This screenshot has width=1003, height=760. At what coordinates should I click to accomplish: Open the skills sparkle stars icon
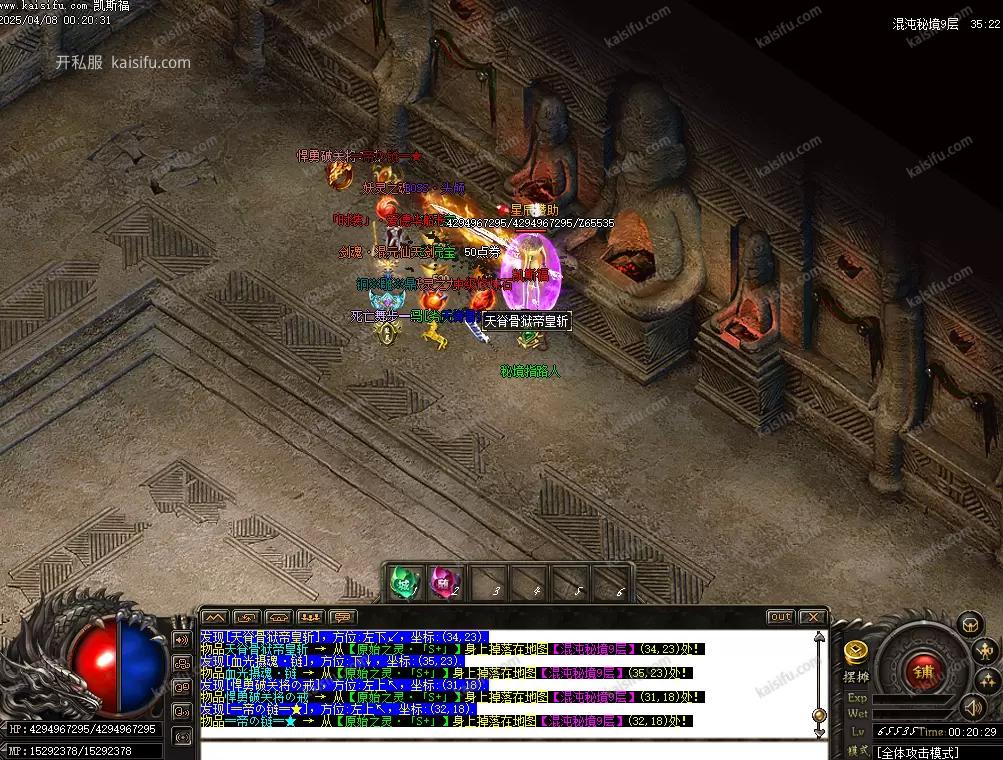pyautogui.click(x=985, y=679)
